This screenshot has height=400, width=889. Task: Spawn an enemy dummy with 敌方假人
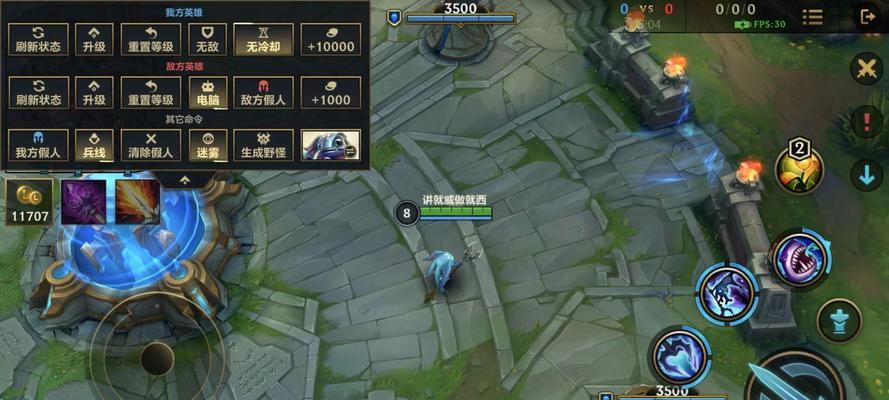coord(263,92)
